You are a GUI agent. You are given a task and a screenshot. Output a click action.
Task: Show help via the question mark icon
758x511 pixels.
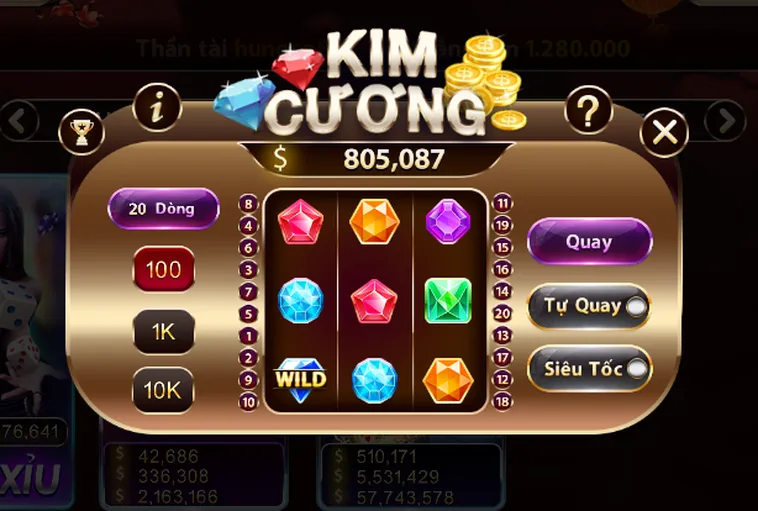(x=588, y=110)
